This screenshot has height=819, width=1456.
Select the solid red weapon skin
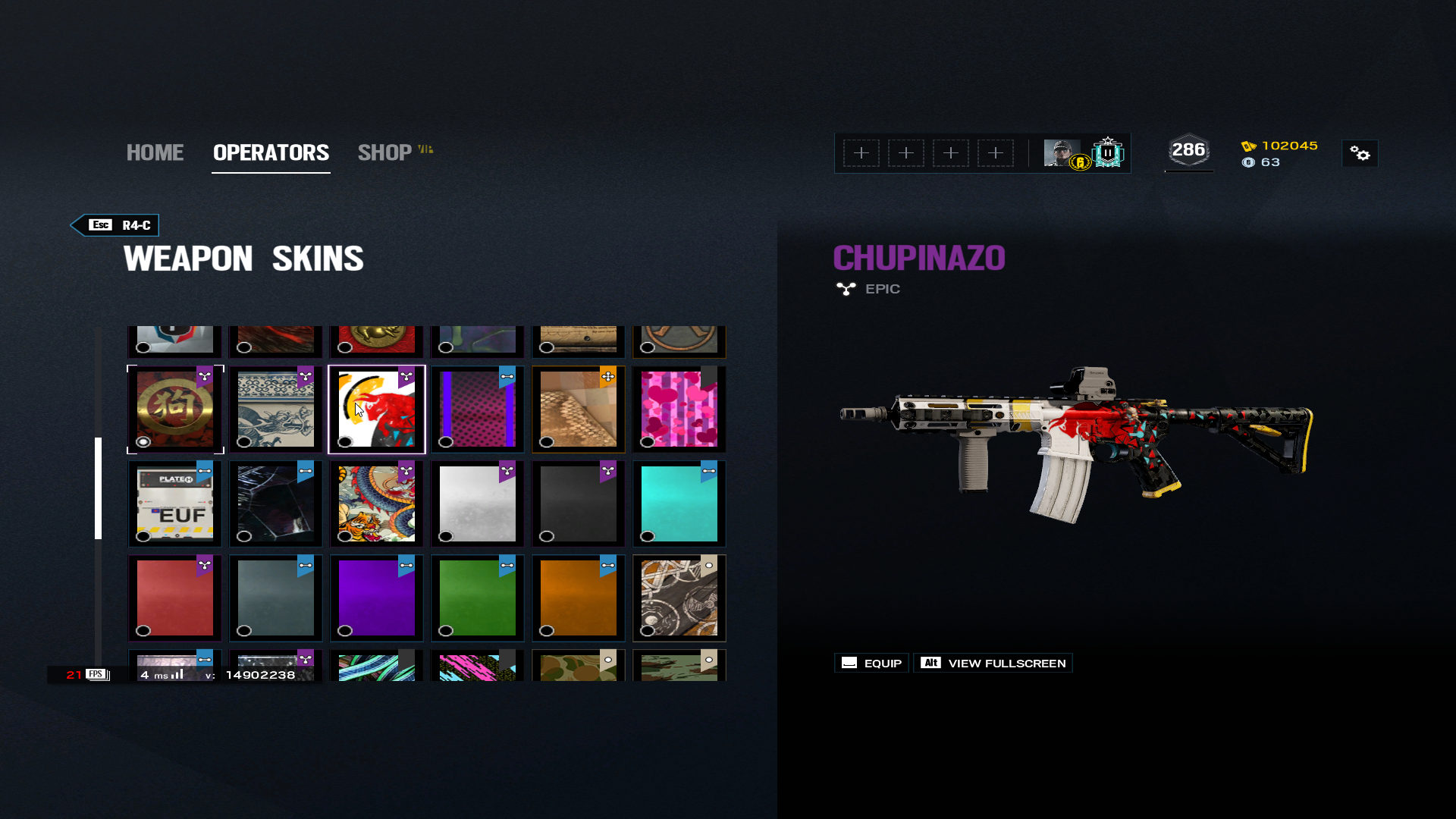175,598
